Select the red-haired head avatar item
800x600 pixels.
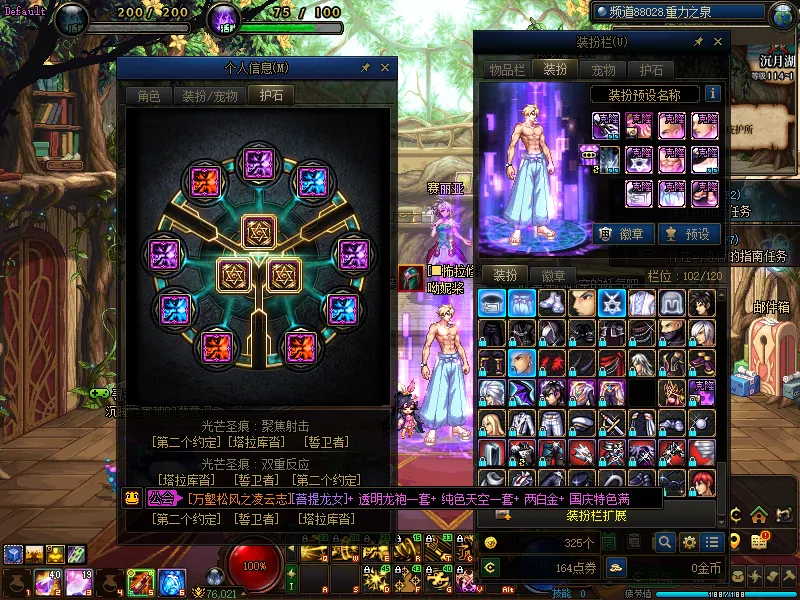(x=702, y=483)
